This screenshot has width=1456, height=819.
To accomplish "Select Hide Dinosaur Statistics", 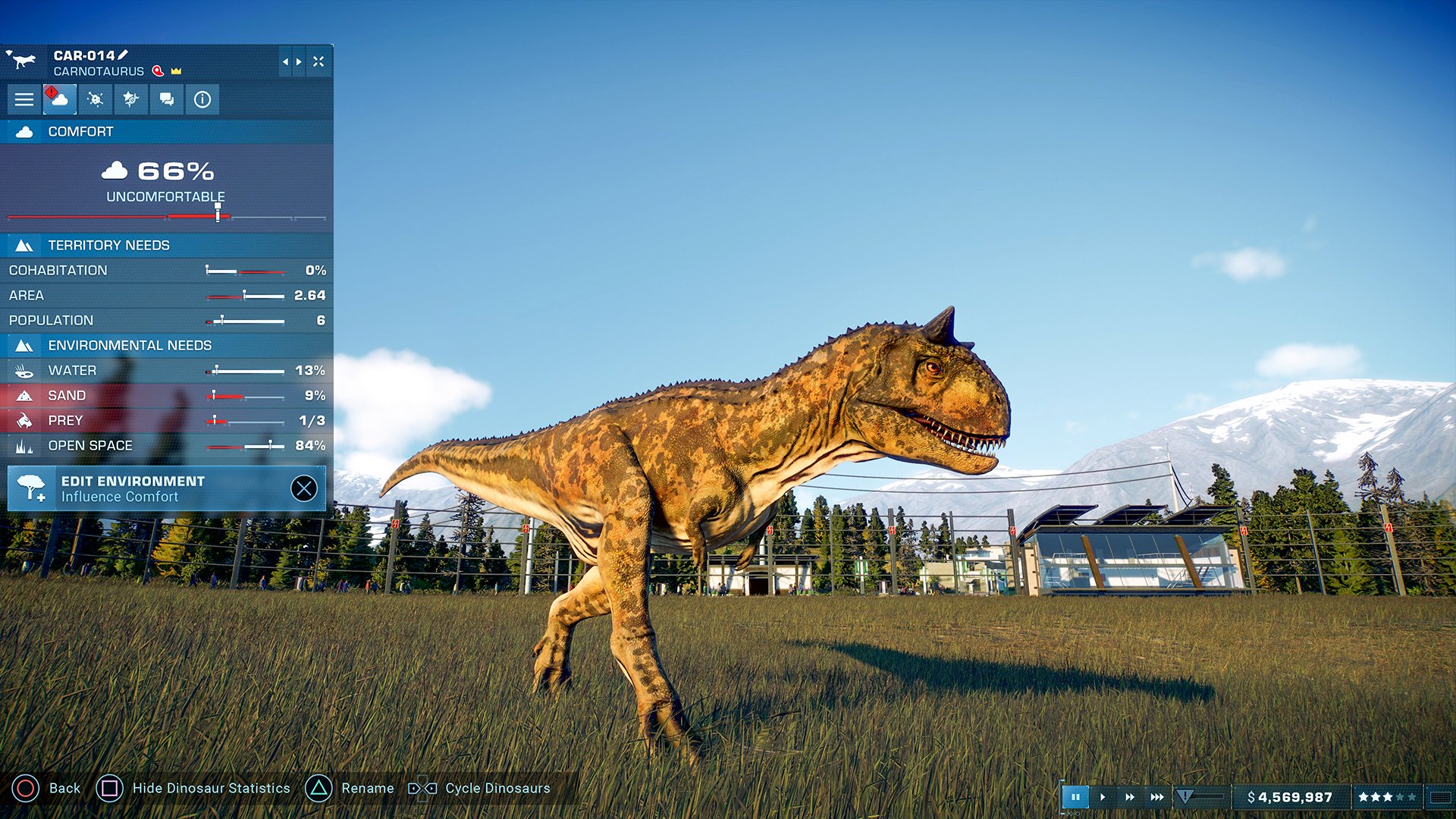I will (210, 789).
